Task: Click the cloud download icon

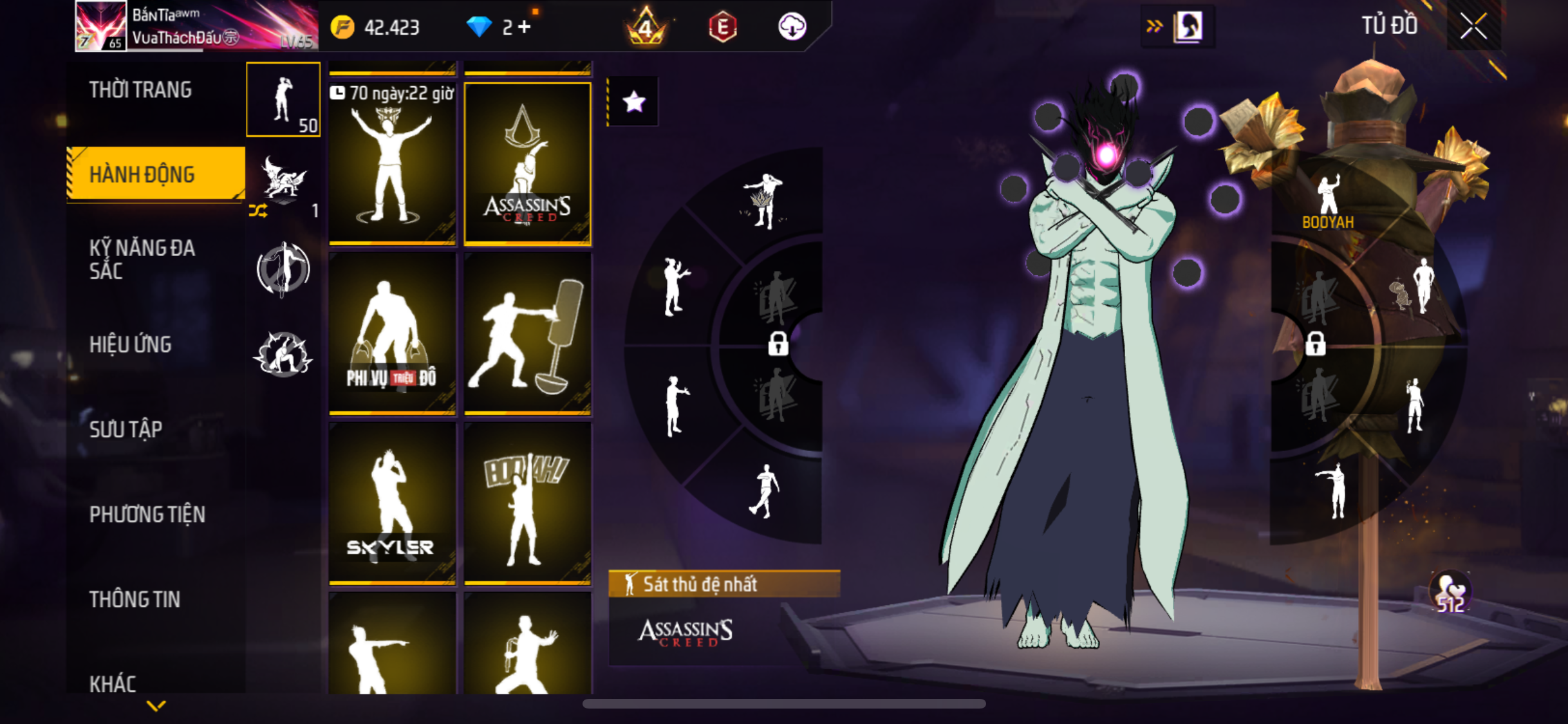Action: [x=792, y=27]
